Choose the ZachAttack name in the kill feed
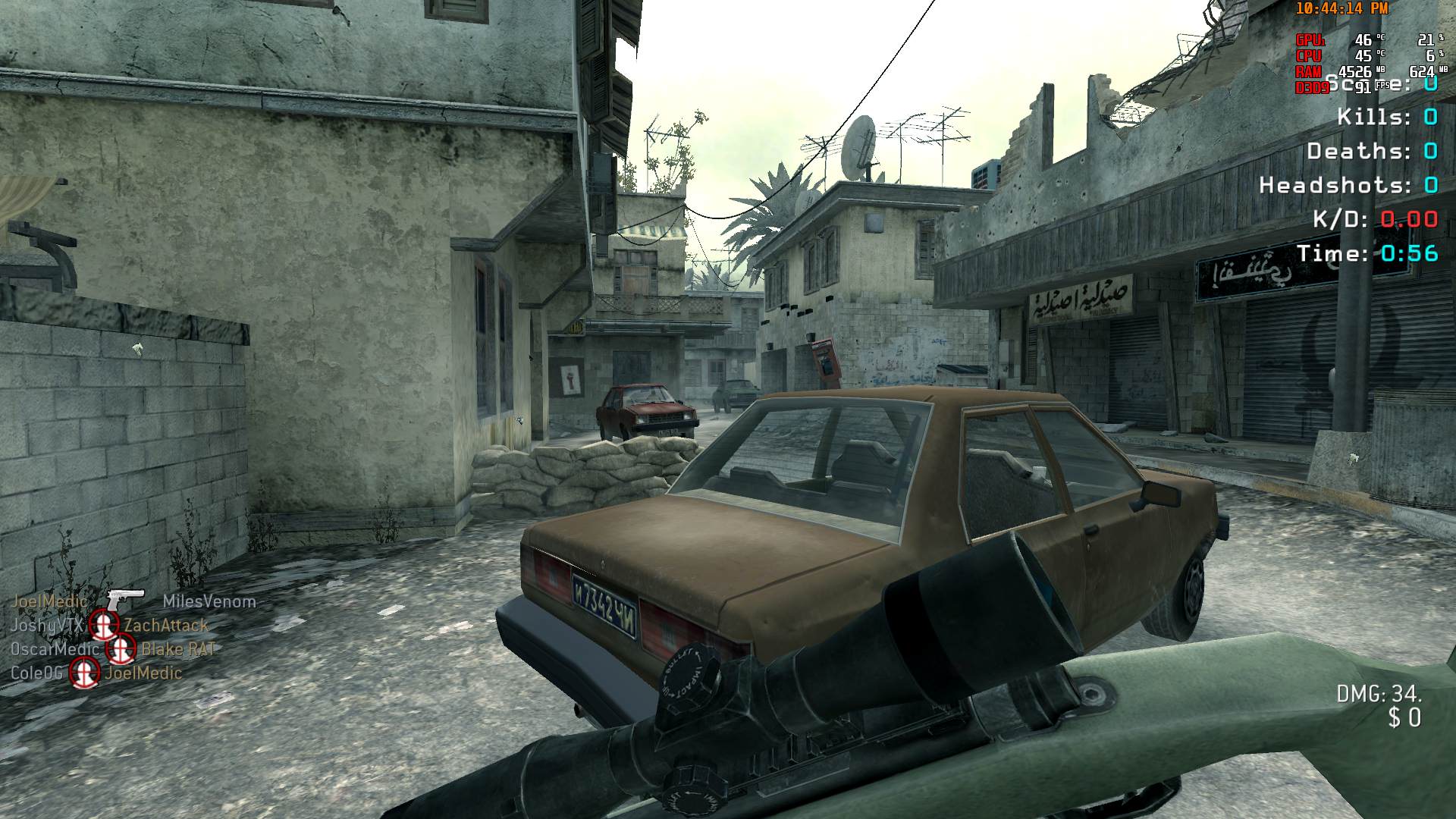 [166, 626]
